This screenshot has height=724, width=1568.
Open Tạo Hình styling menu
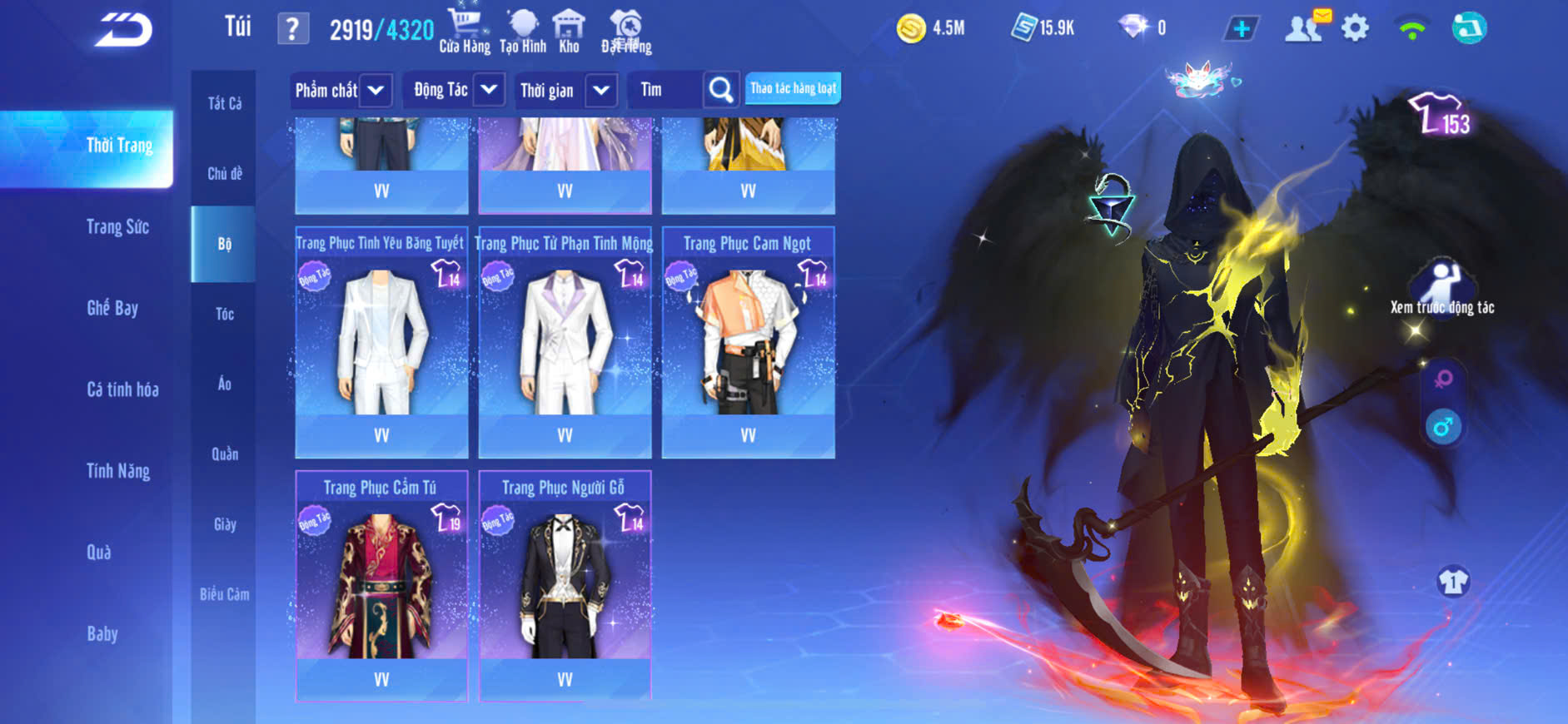click(x=523, y=31)
